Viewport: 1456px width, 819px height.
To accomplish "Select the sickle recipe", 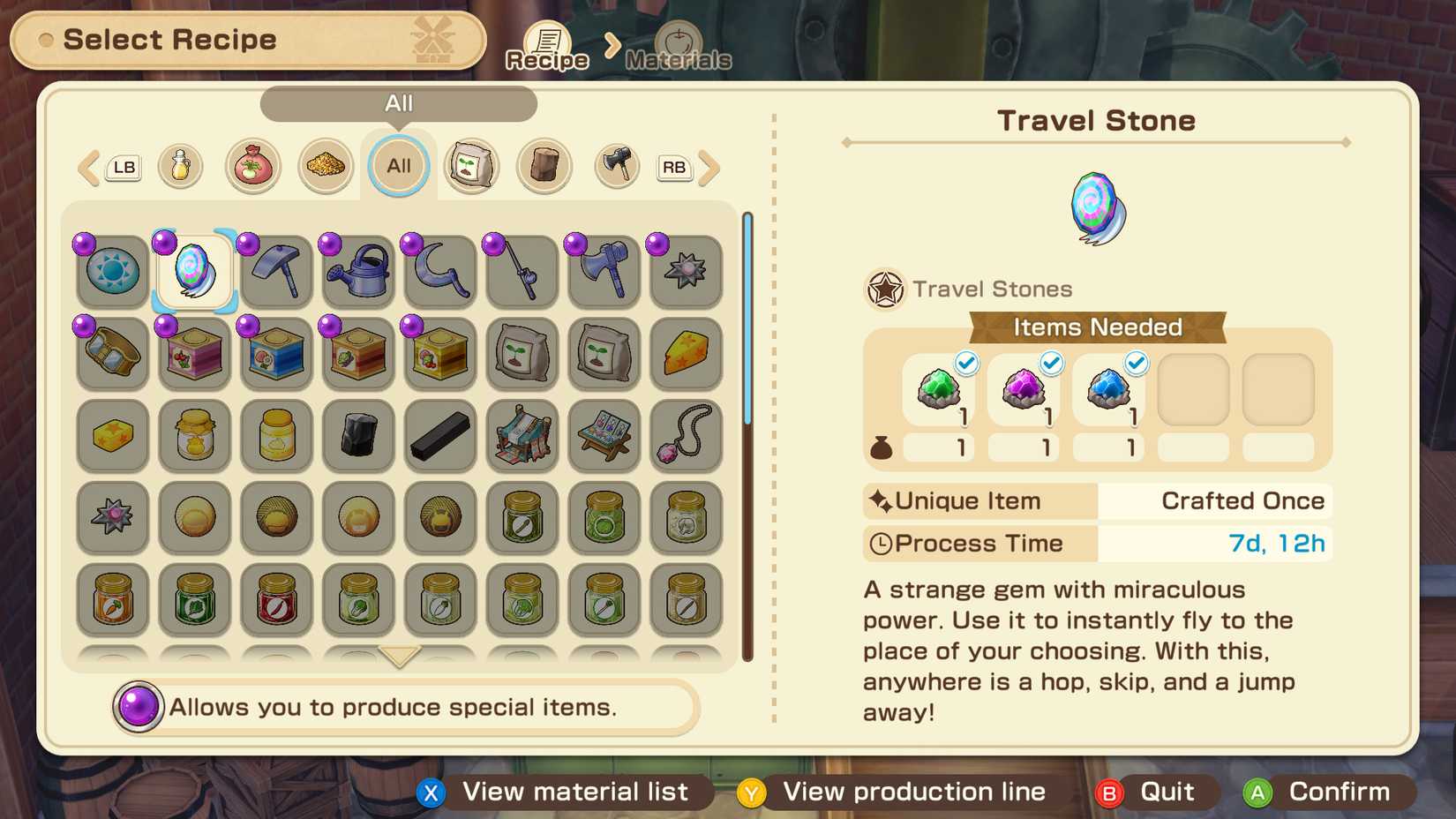I will click(x=439, y=271).
